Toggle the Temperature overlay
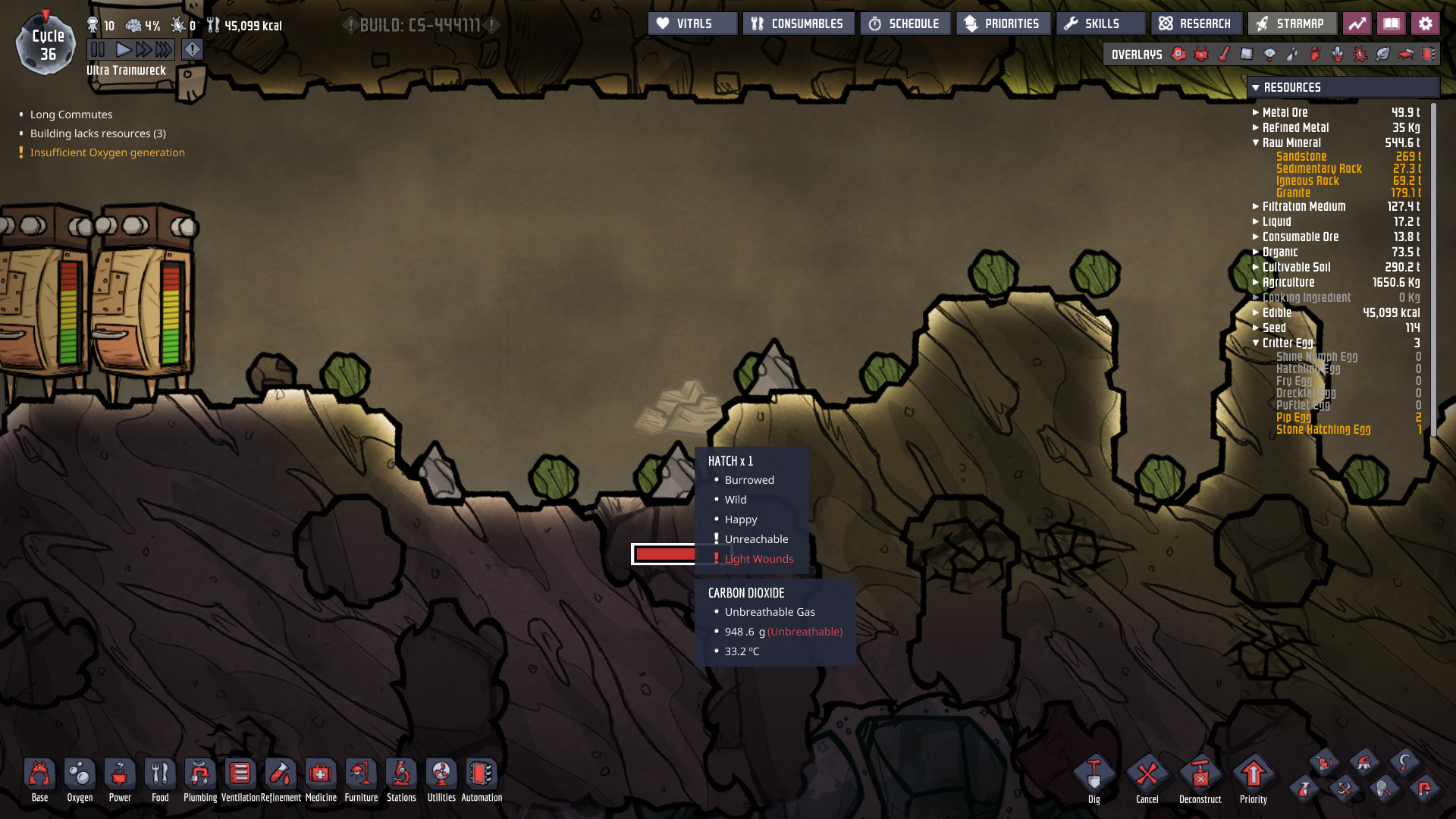 [x=1222, y=54]
